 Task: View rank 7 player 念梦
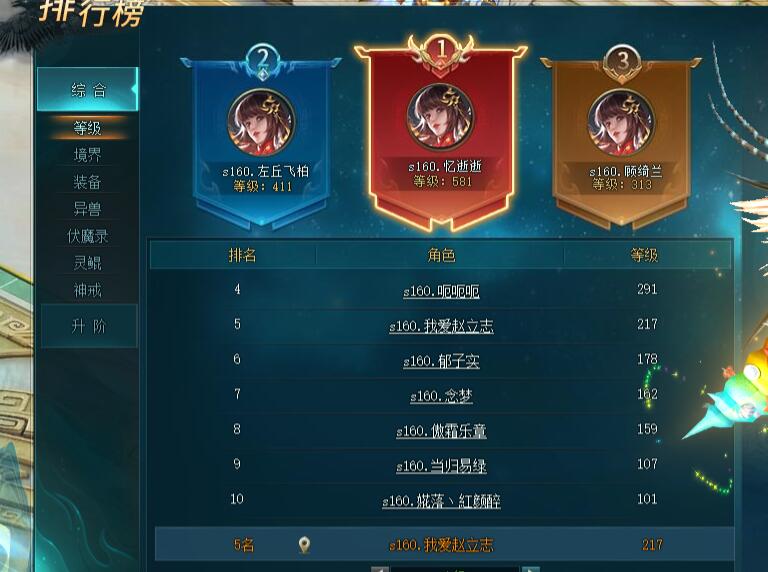coord(441,396)
